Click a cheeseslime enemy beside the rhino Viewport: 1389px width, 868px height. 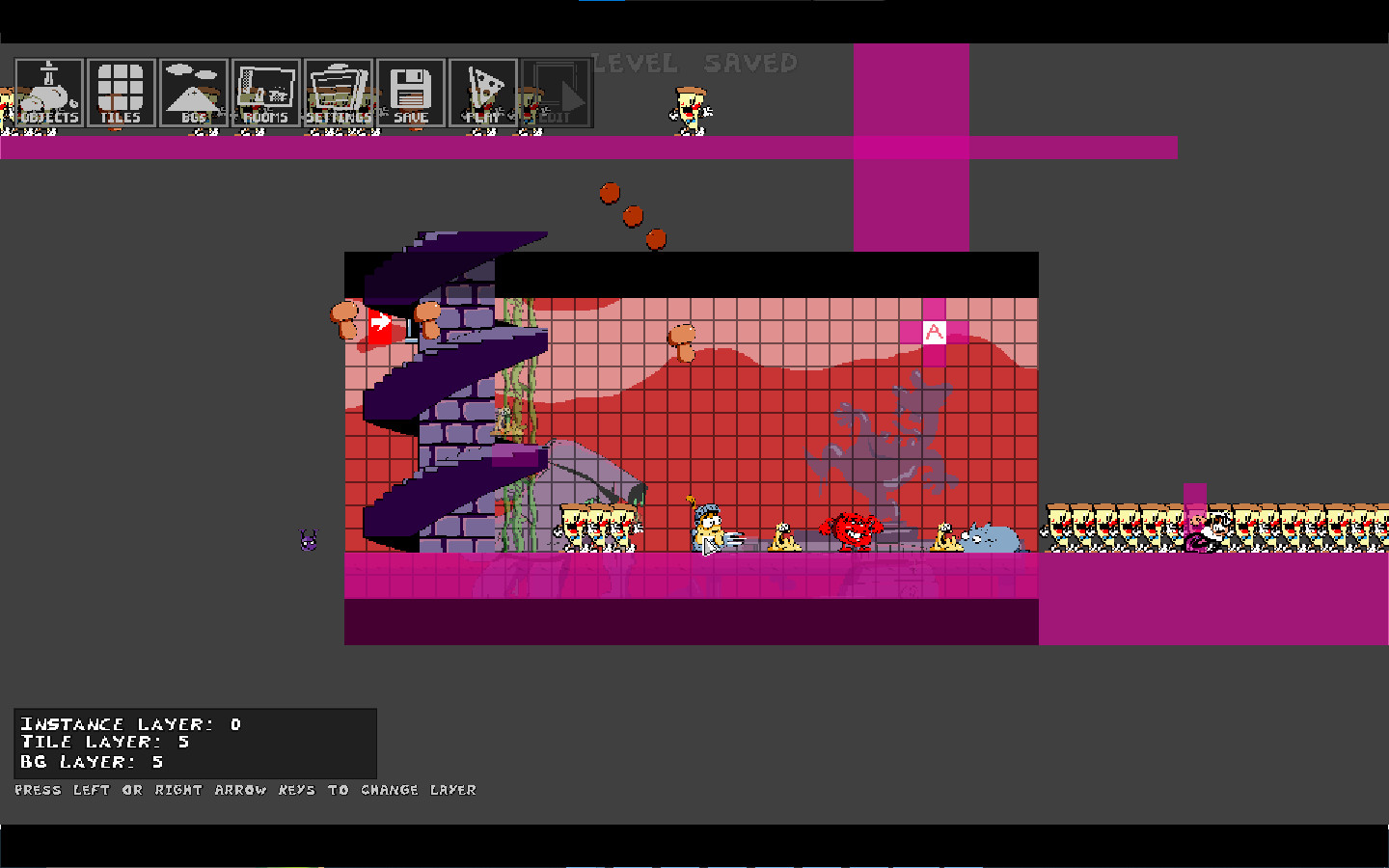tap(943, 536)
